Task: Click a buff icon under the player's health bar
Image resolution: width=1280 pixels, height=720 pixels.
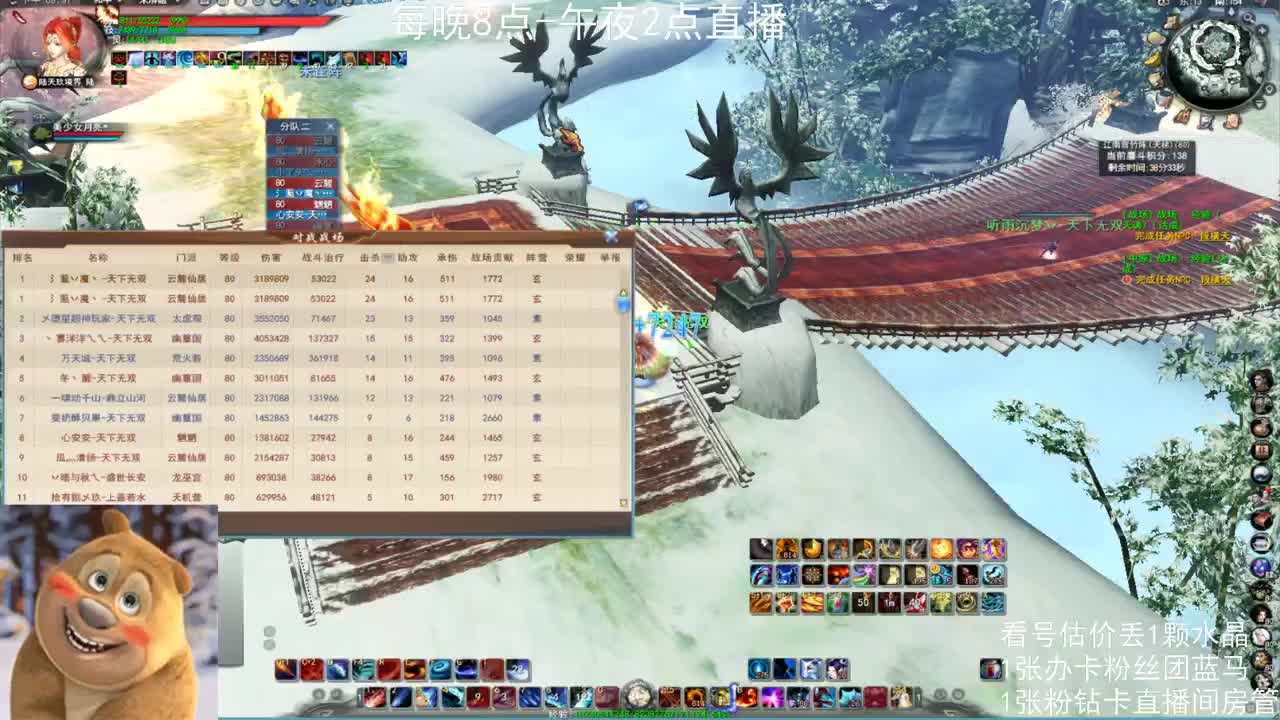Action: coord(120,59)
